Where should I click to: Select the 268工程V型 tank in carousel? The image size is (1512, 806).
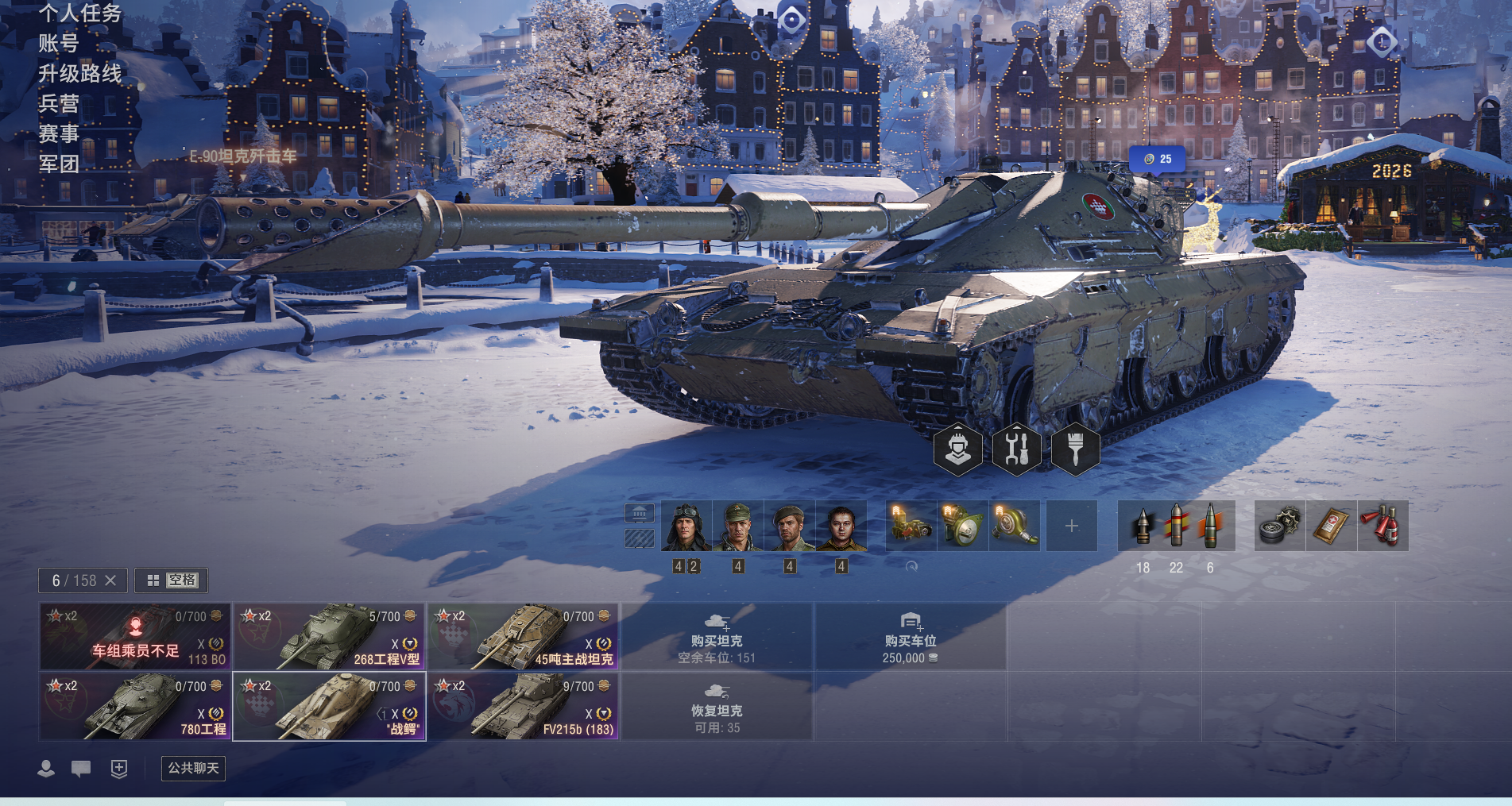pos(329,637)
